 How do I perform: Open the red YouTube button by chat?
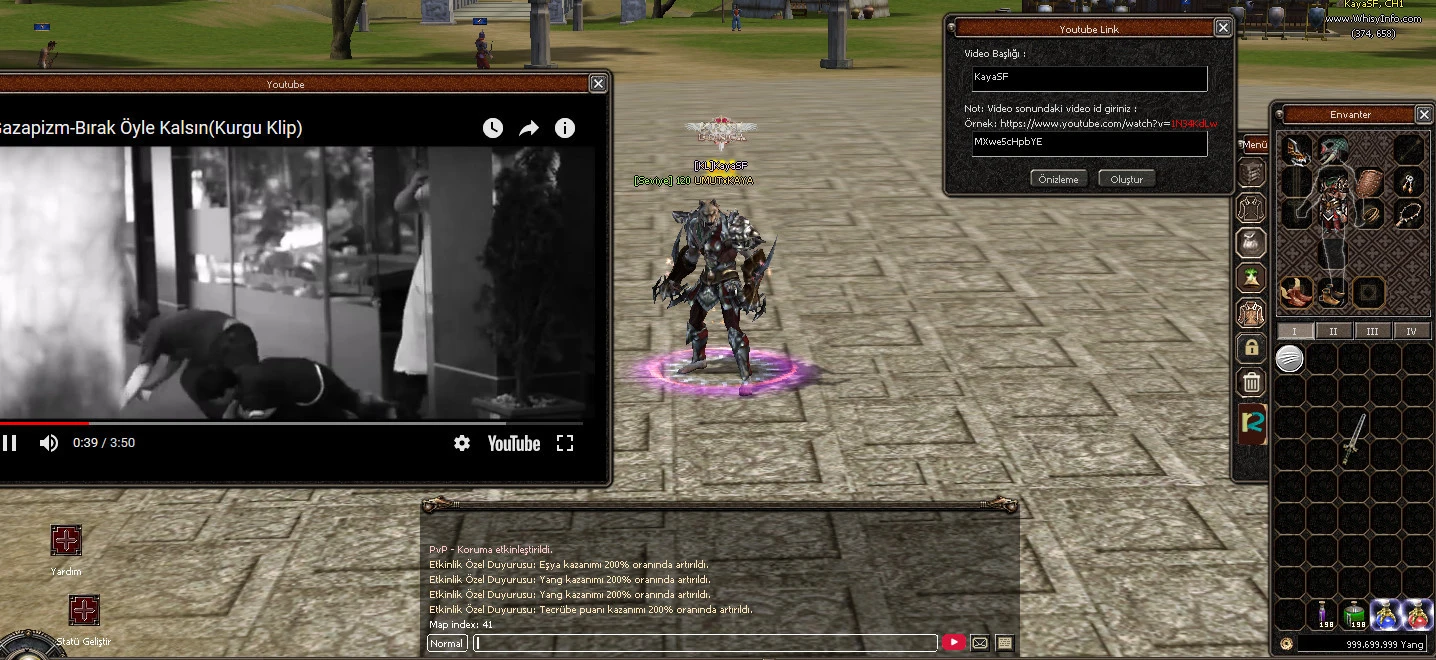tap(953, 643)
